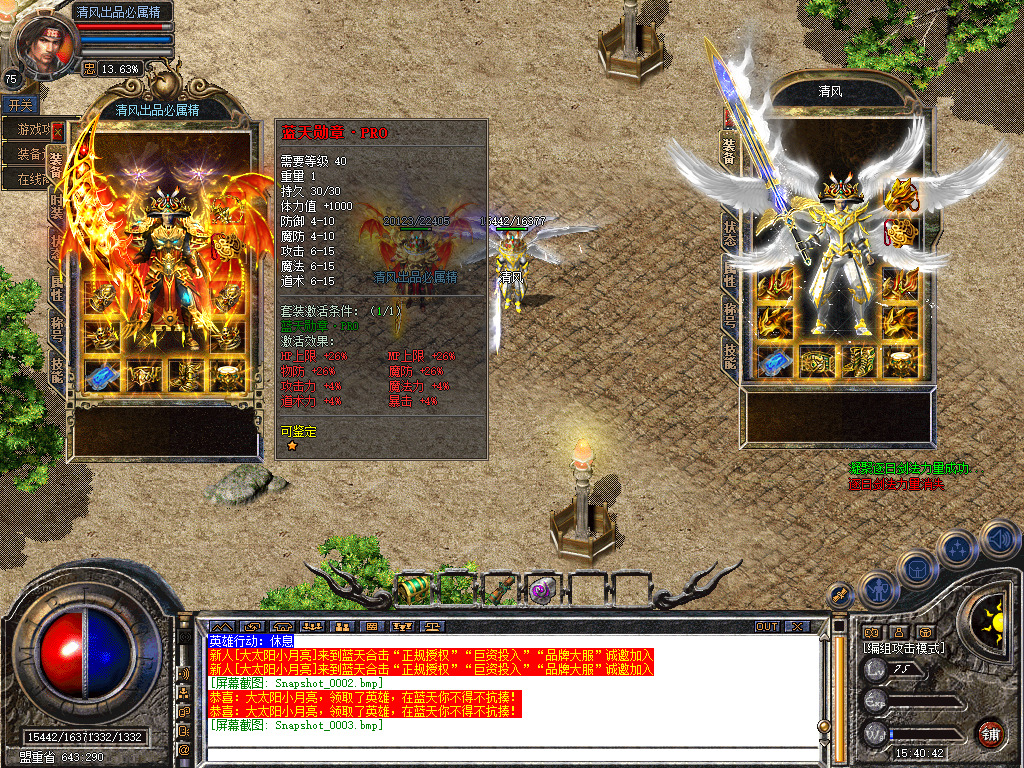Open the 铺 shop button

(x=989, y=733)
